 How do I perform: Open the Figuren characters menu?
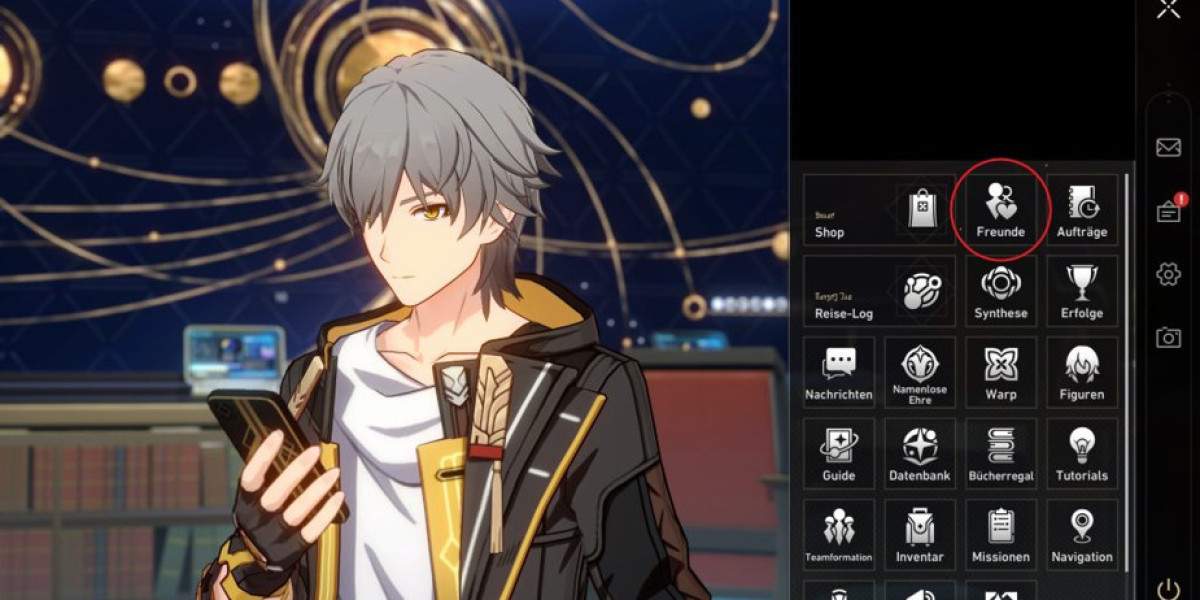click(1082, 372)
